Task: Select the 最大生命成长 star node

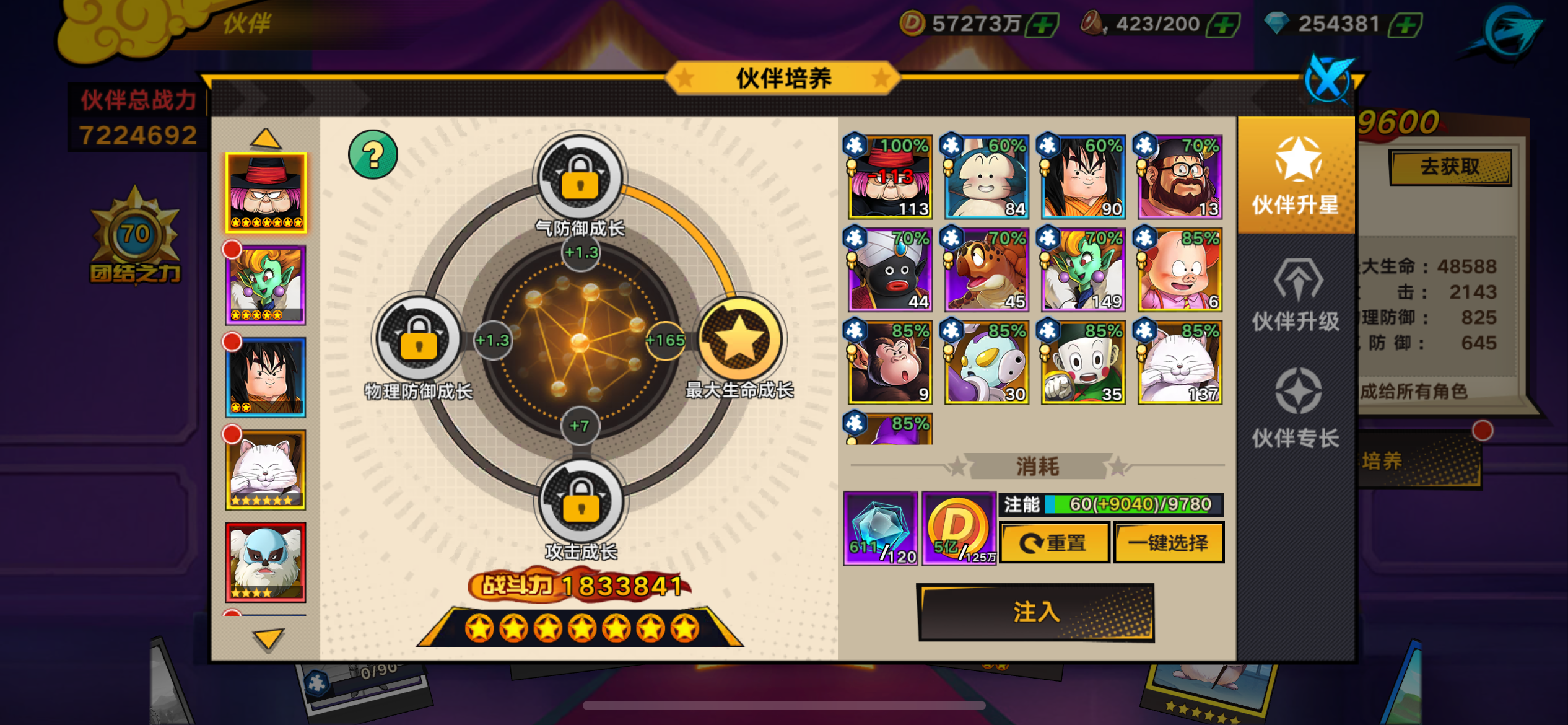Action: [x=739, y=340]
